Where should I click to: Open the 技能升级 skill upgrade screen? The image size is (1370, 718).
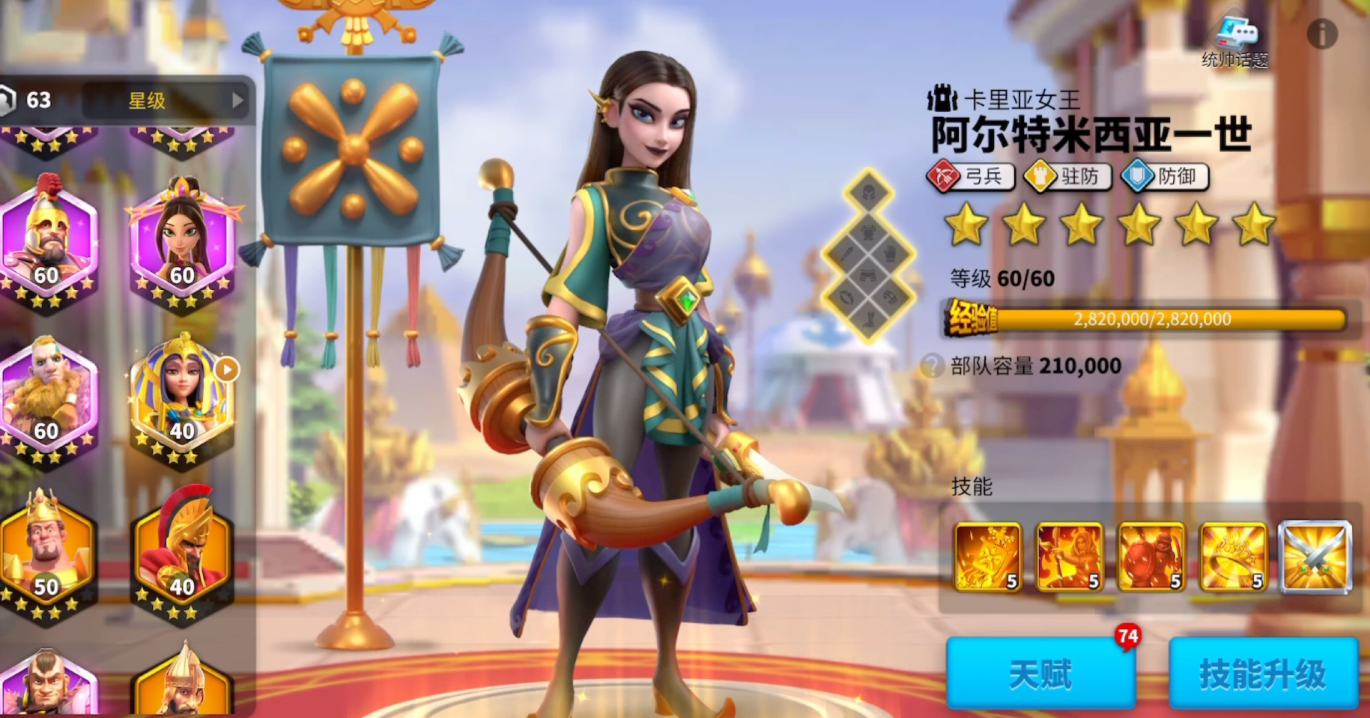point(1262,674)
